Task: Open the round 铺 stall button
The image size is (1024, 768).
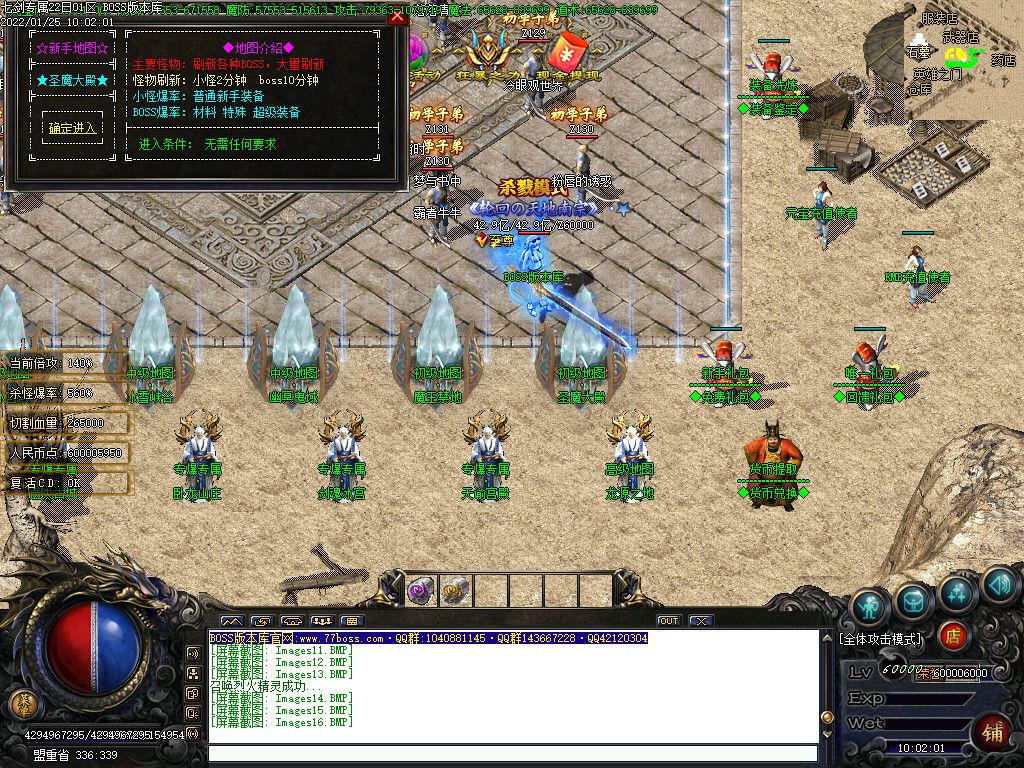Action: point(991,730)
